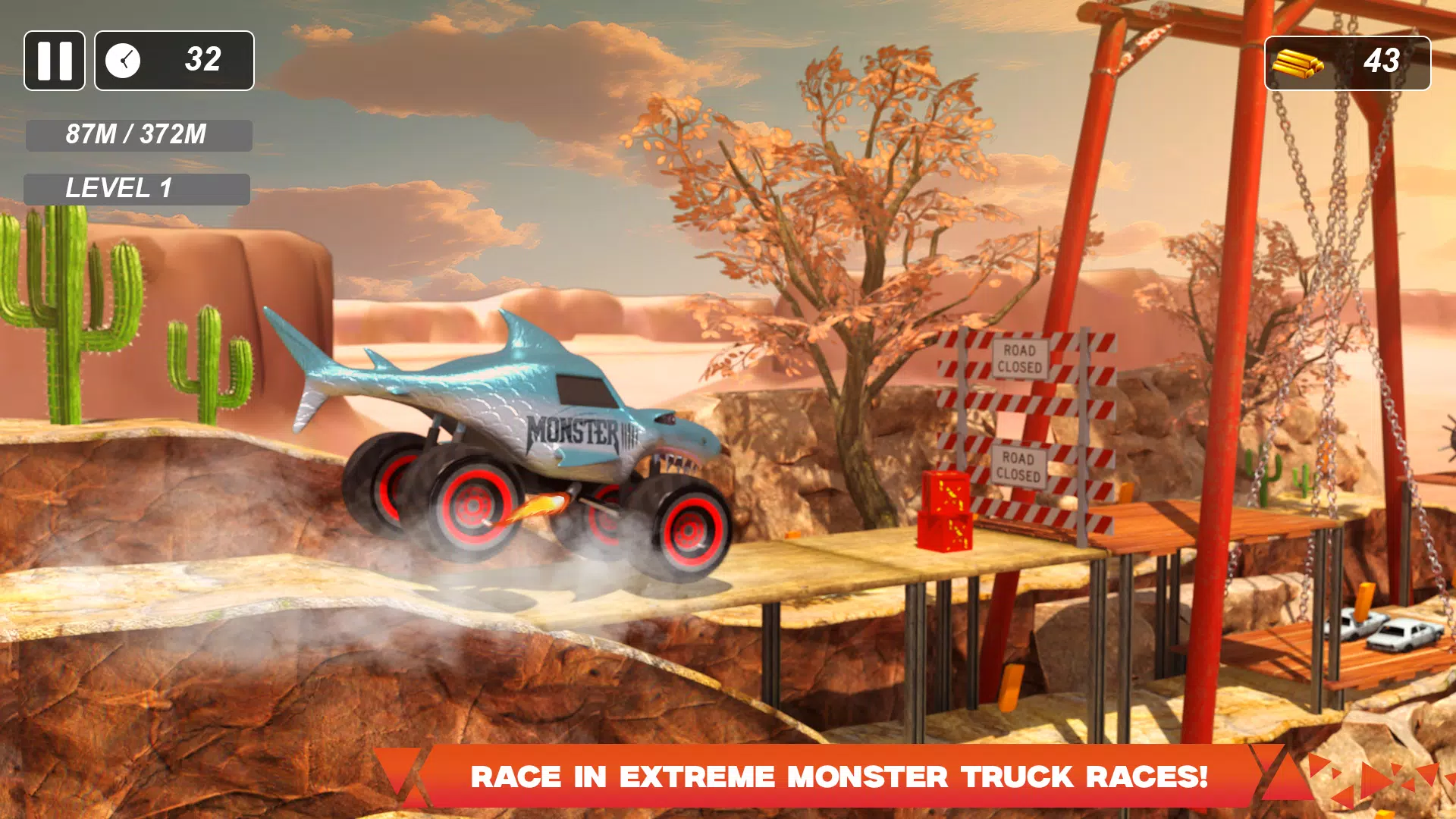This screenshot has width=1456, height=819.
Task: Open the top-right currency panel
Action: pos(1350,62)
